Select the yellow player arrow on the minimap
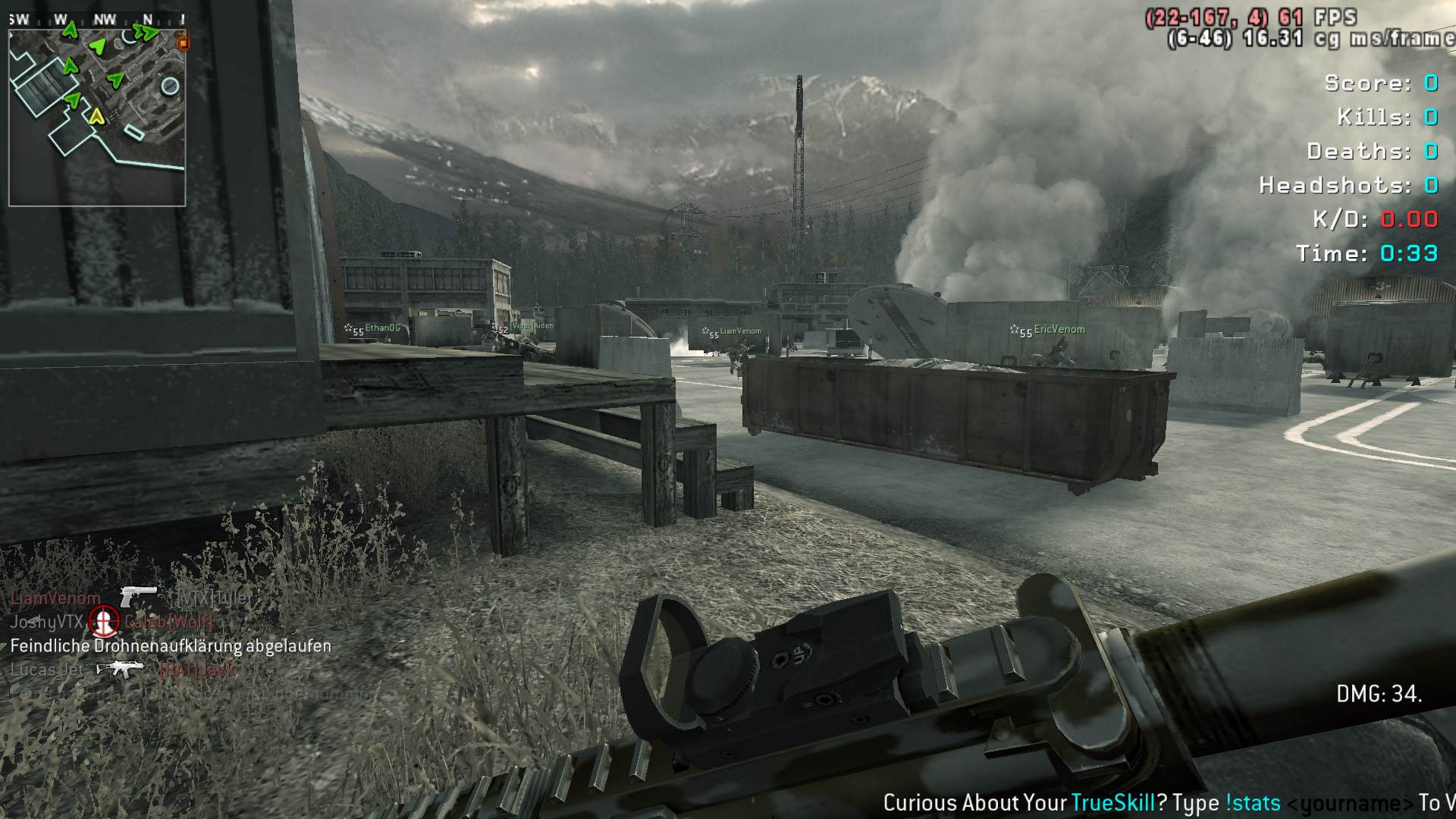 (x=96, y=117)
